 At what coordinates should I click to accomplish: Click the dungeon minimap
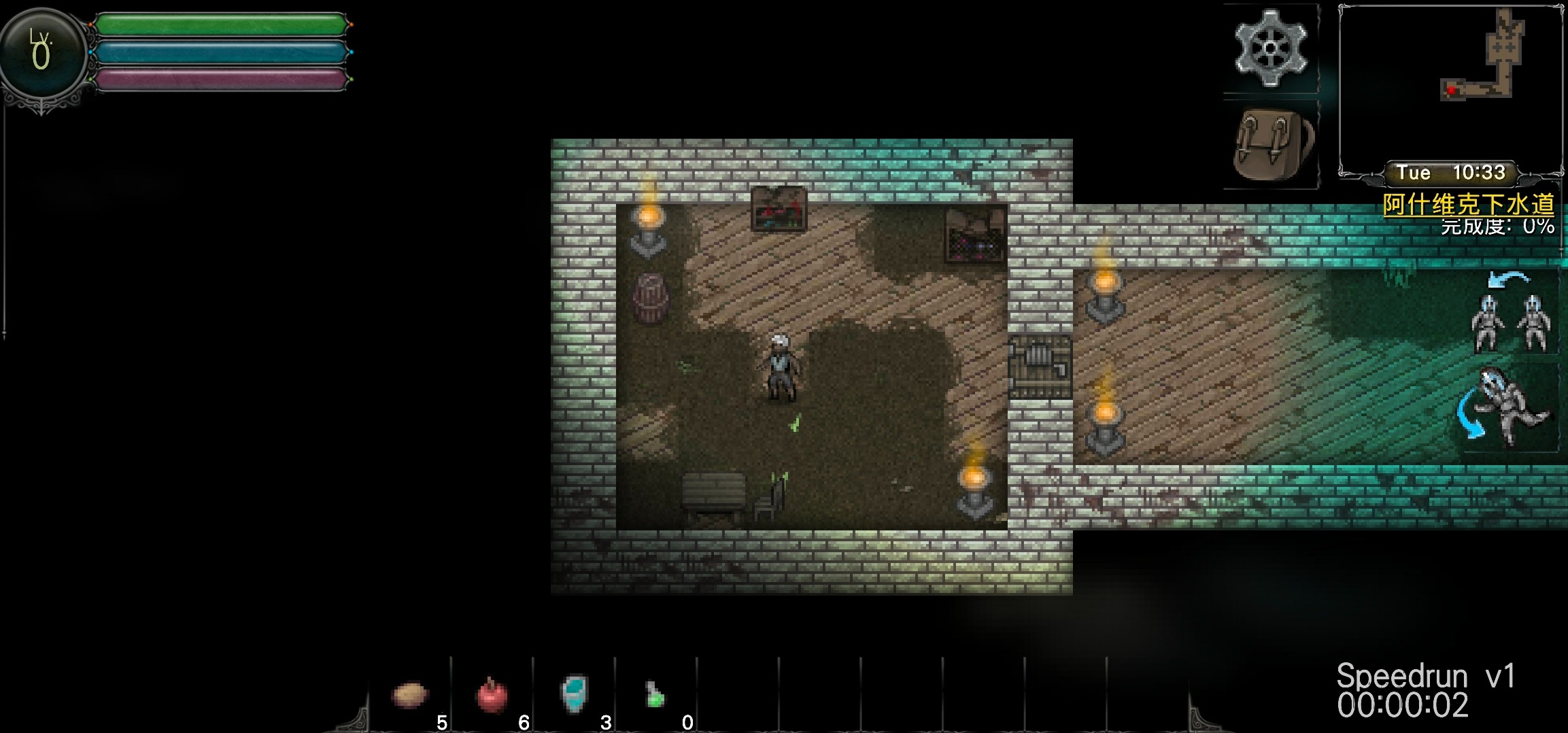(1450, 85)
